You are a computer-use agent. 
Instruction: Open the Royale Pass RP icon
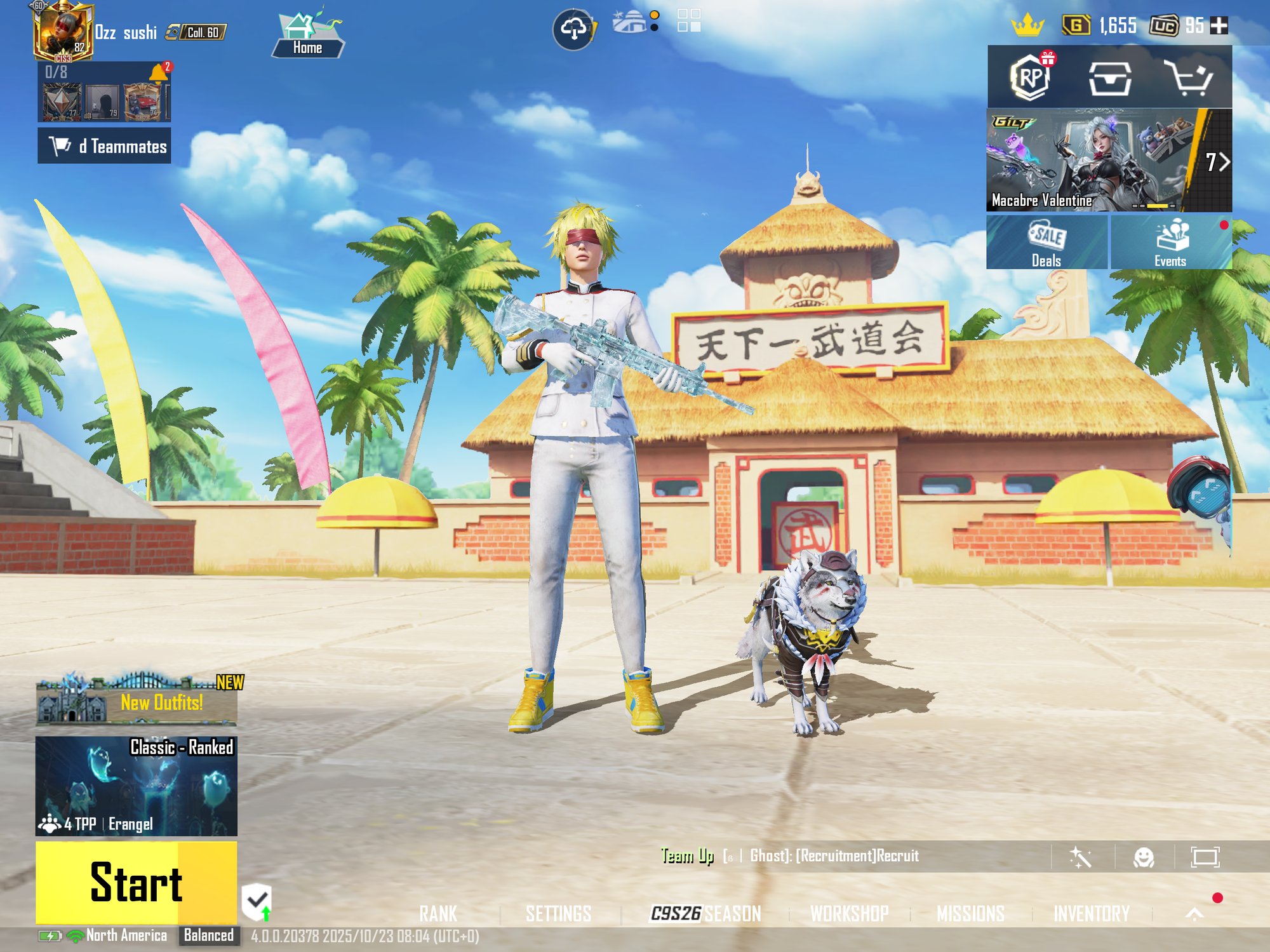point(1031,77)
